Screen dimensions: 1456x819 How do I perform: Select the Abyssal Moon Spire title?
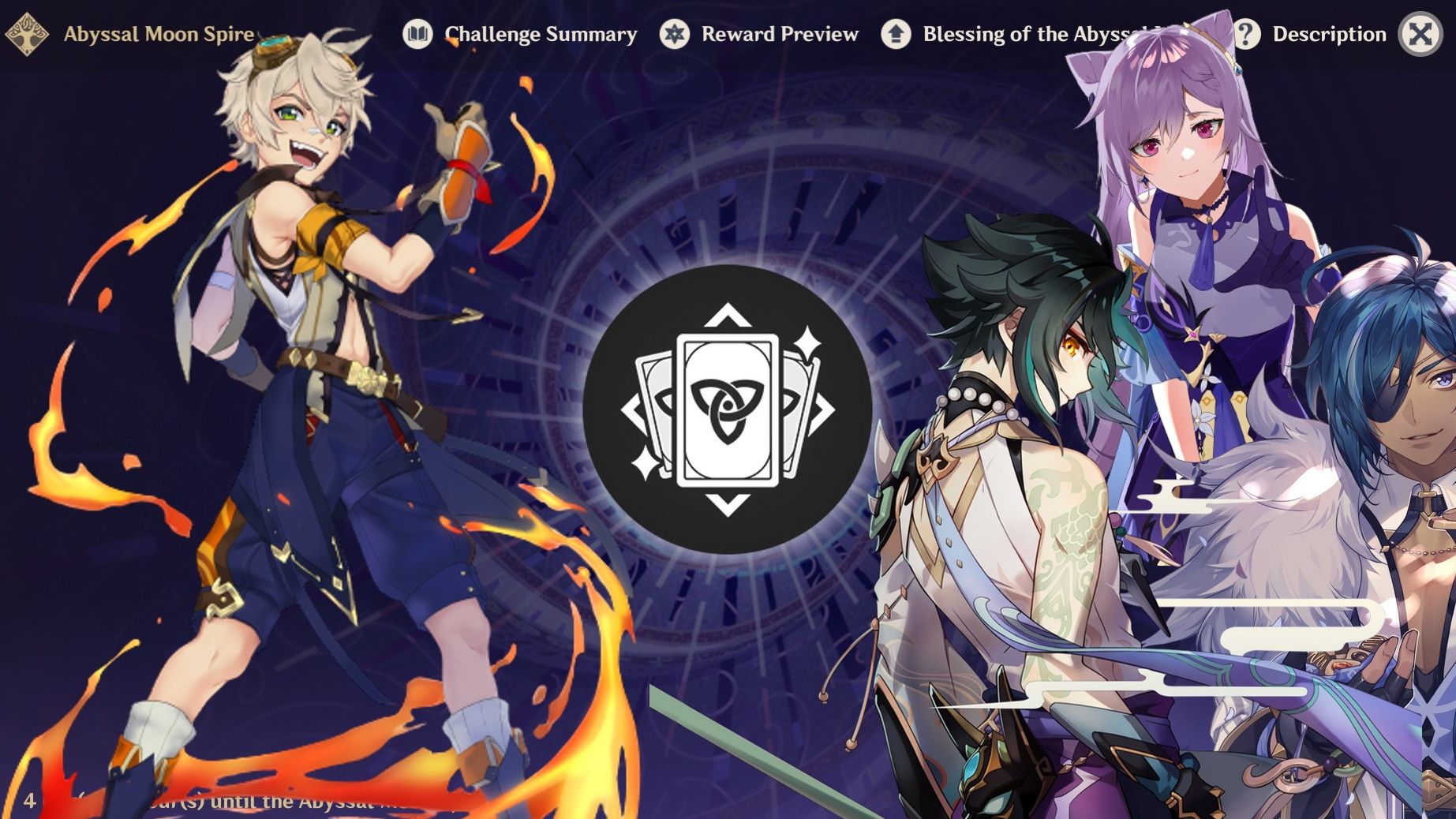158,34
